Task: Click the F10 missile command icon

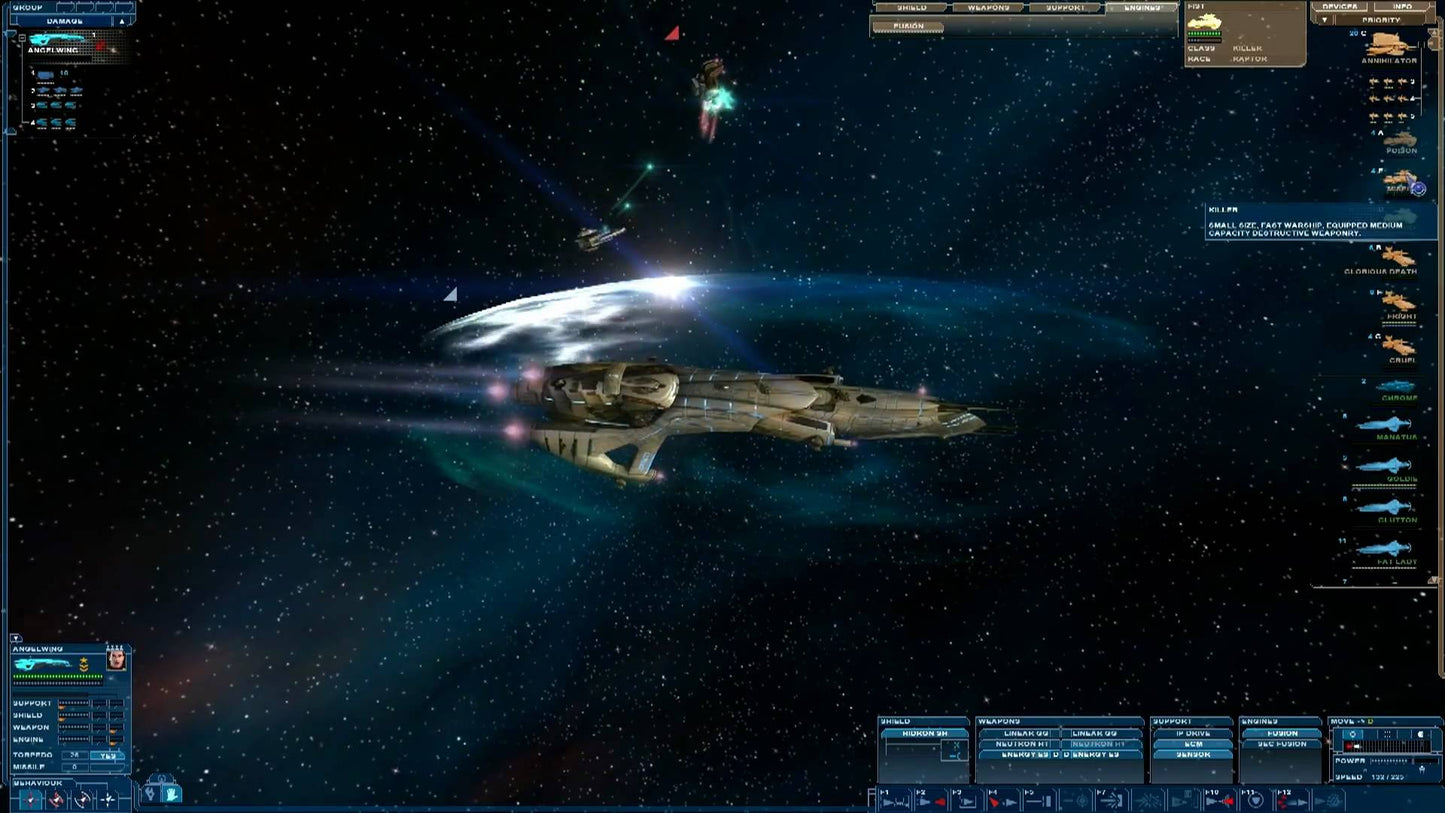Action: [1220, 799]
